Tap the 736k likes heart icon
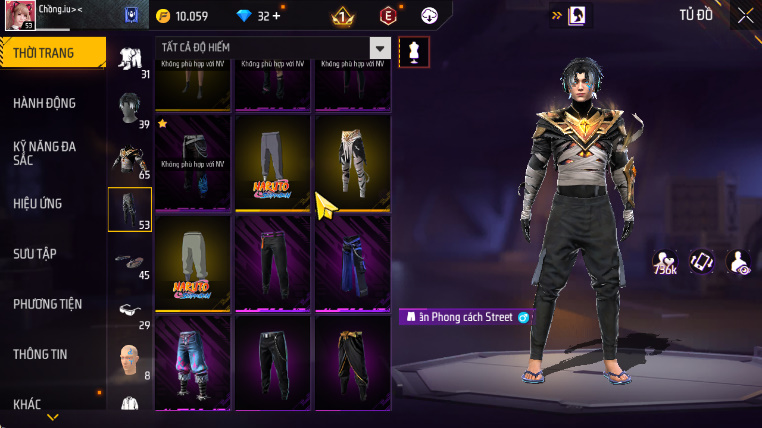The image size is (762, 428). [x=665, y=261]
